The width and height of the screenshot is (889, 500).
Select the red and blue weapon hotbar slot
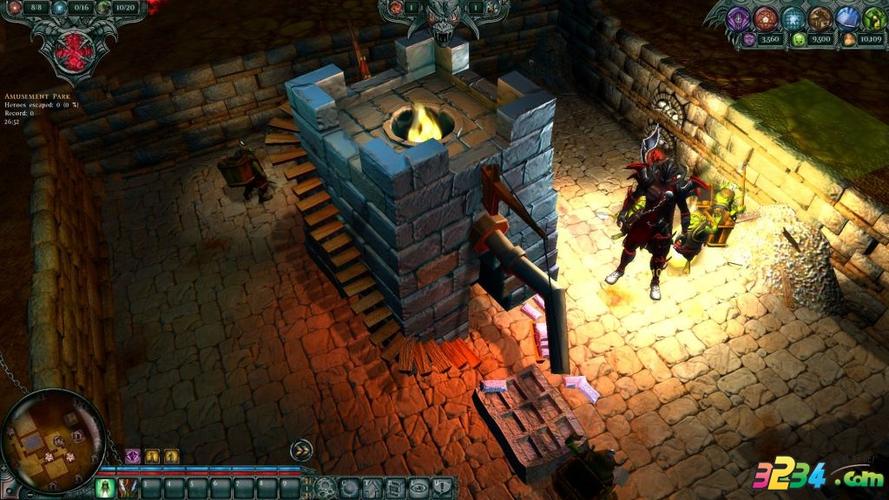point(128,487)
